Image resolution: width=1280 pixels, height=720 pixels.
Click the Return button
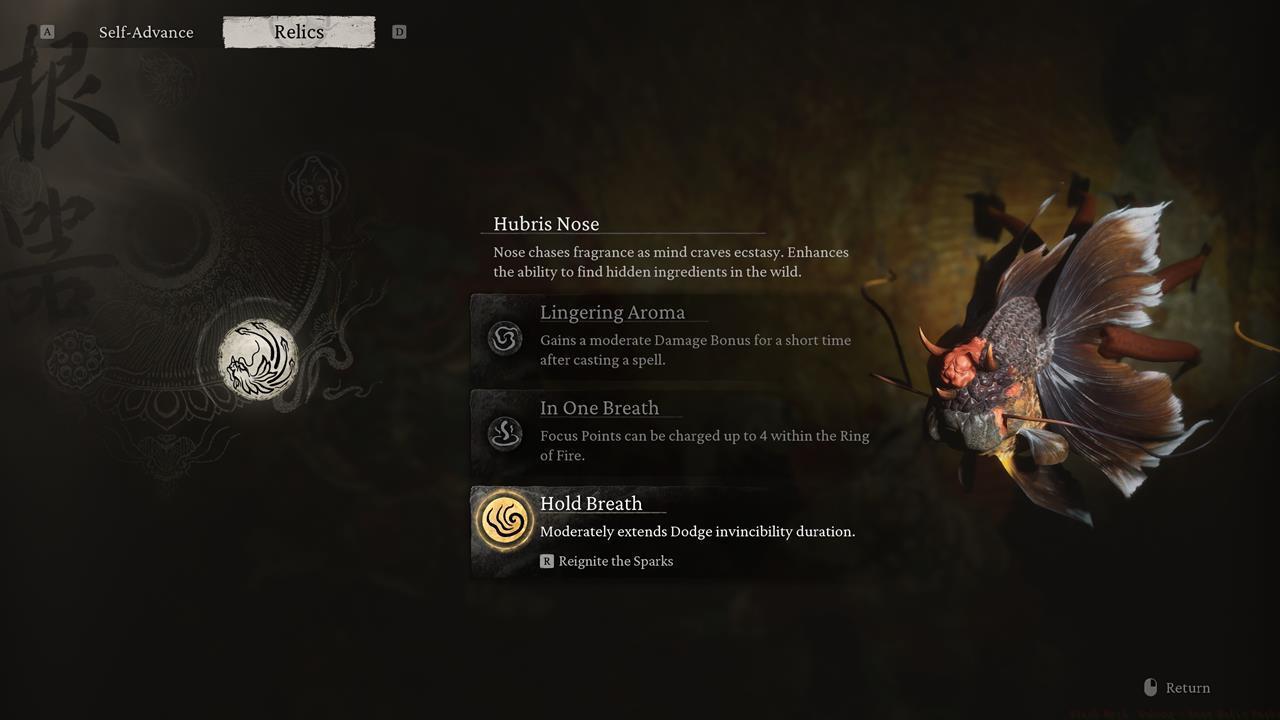point(1188,687)
